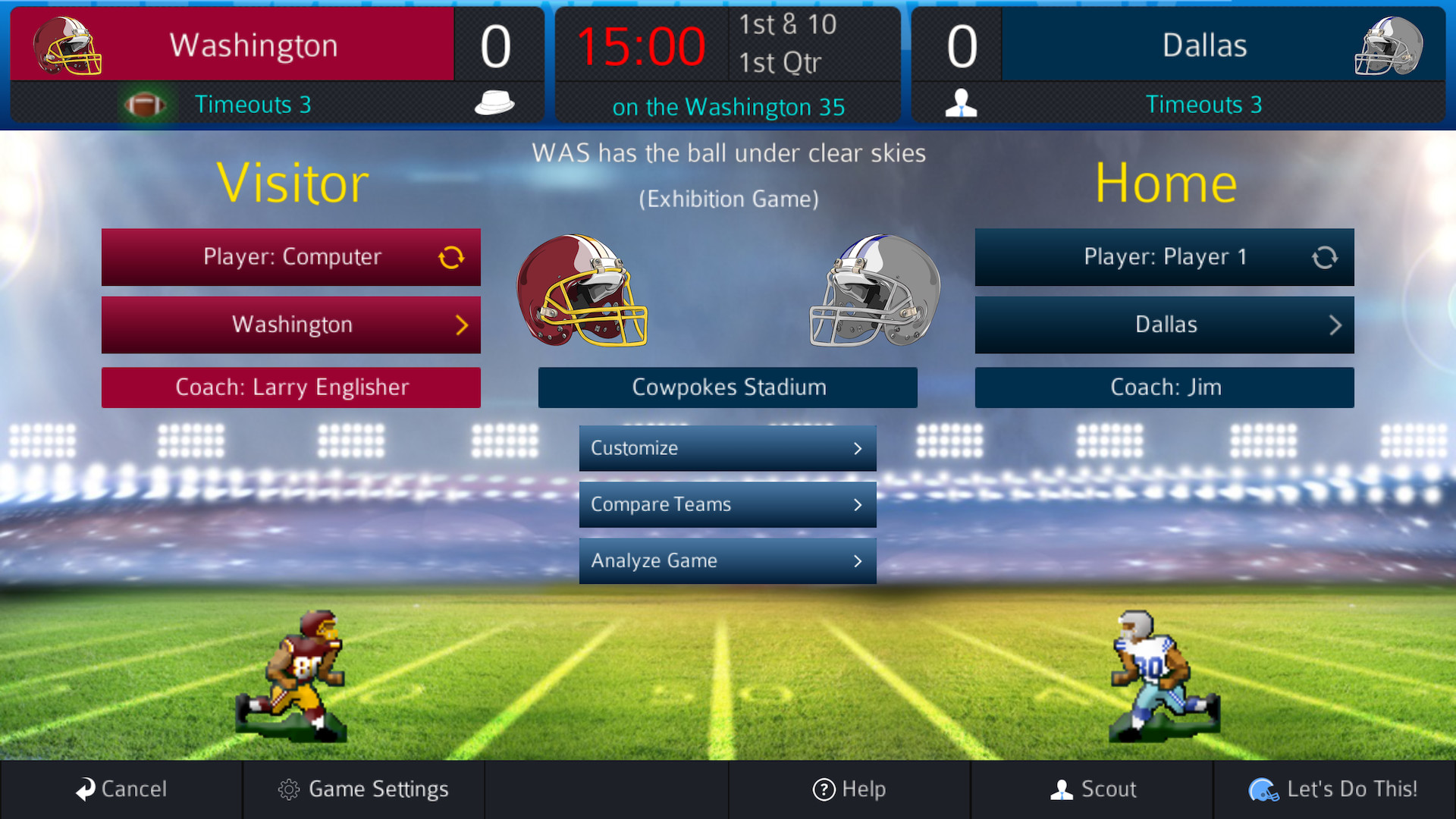The image size is (1456, 819).
Task: Click Cancel to leave the matchup screen
Action: point(123,789)
